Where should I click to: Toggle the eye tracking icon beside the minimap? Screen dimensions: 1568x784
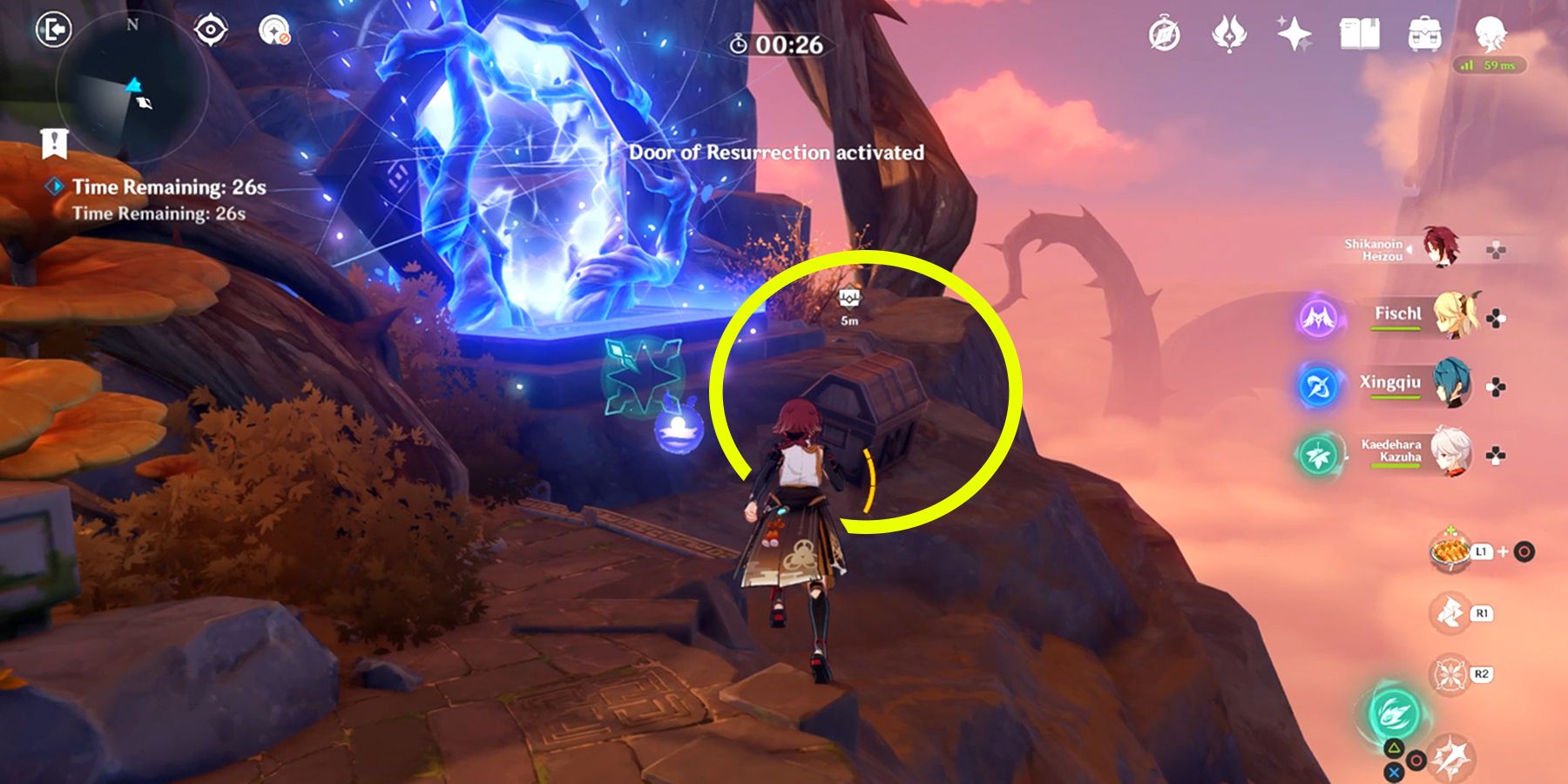point(209,28)
